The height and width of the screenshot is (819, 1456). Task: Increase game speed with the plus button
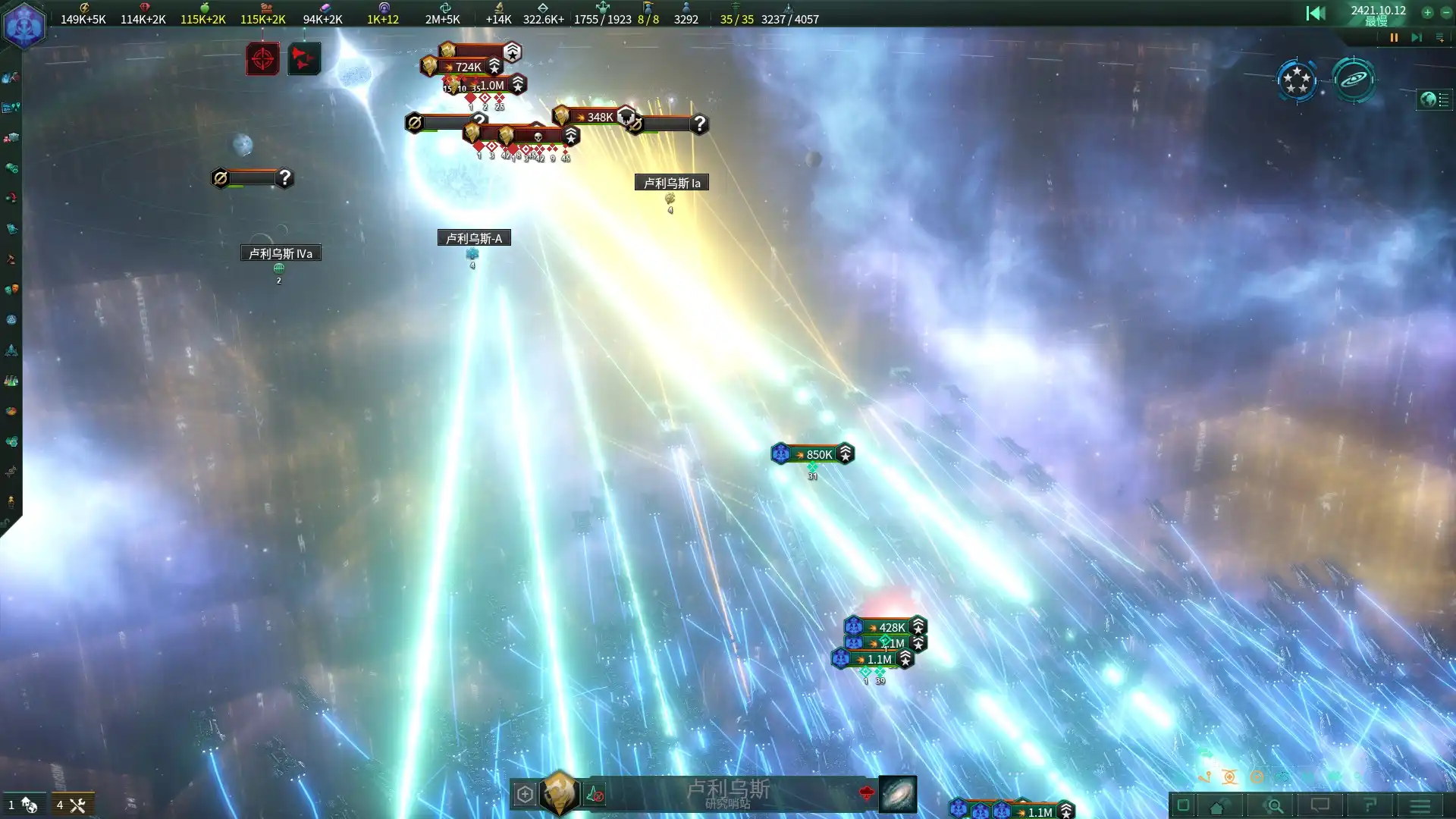pyautogui.click(x=1427, y=12)
